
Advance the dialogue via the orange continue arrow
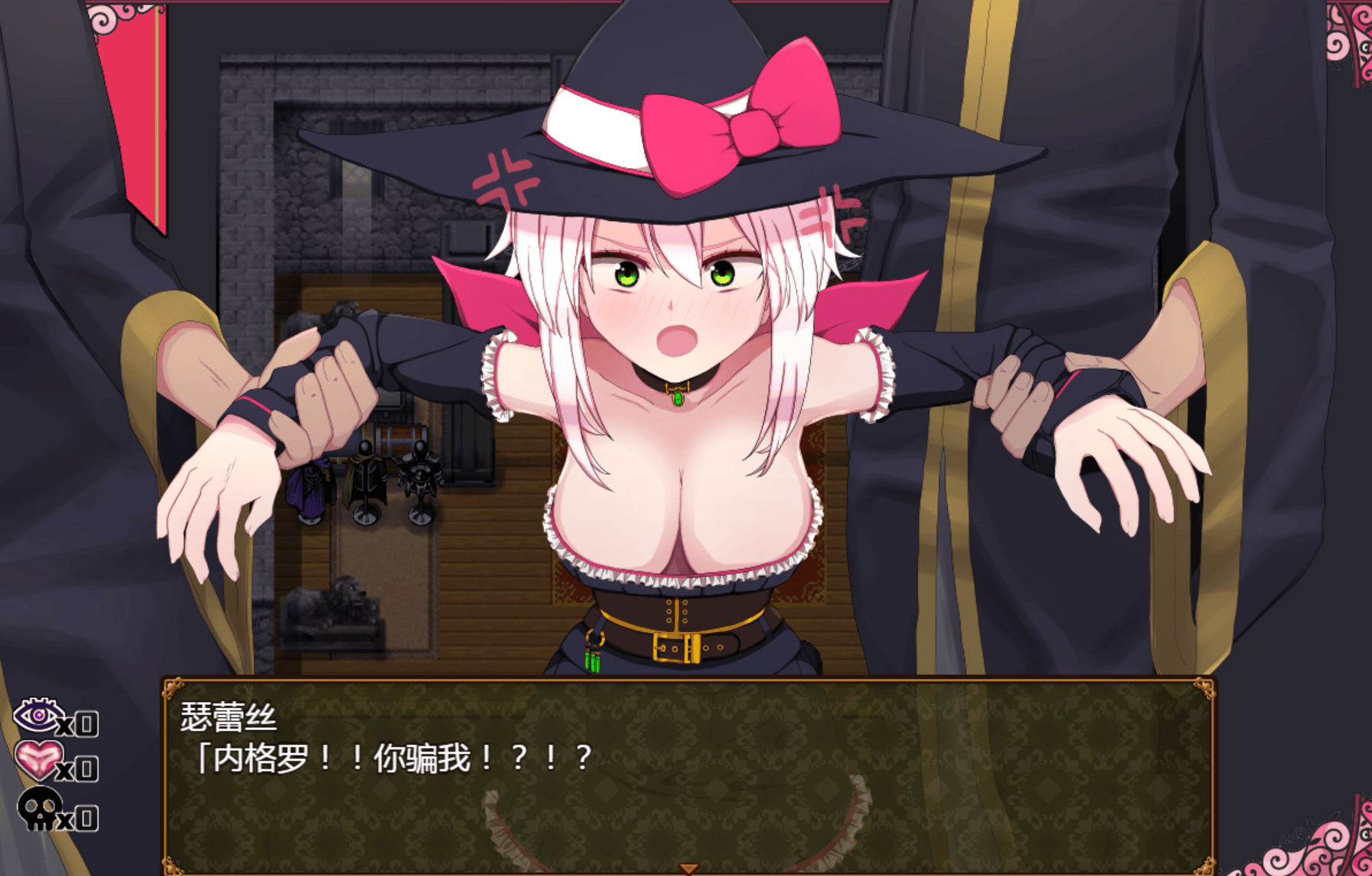[x=688, y=868]
